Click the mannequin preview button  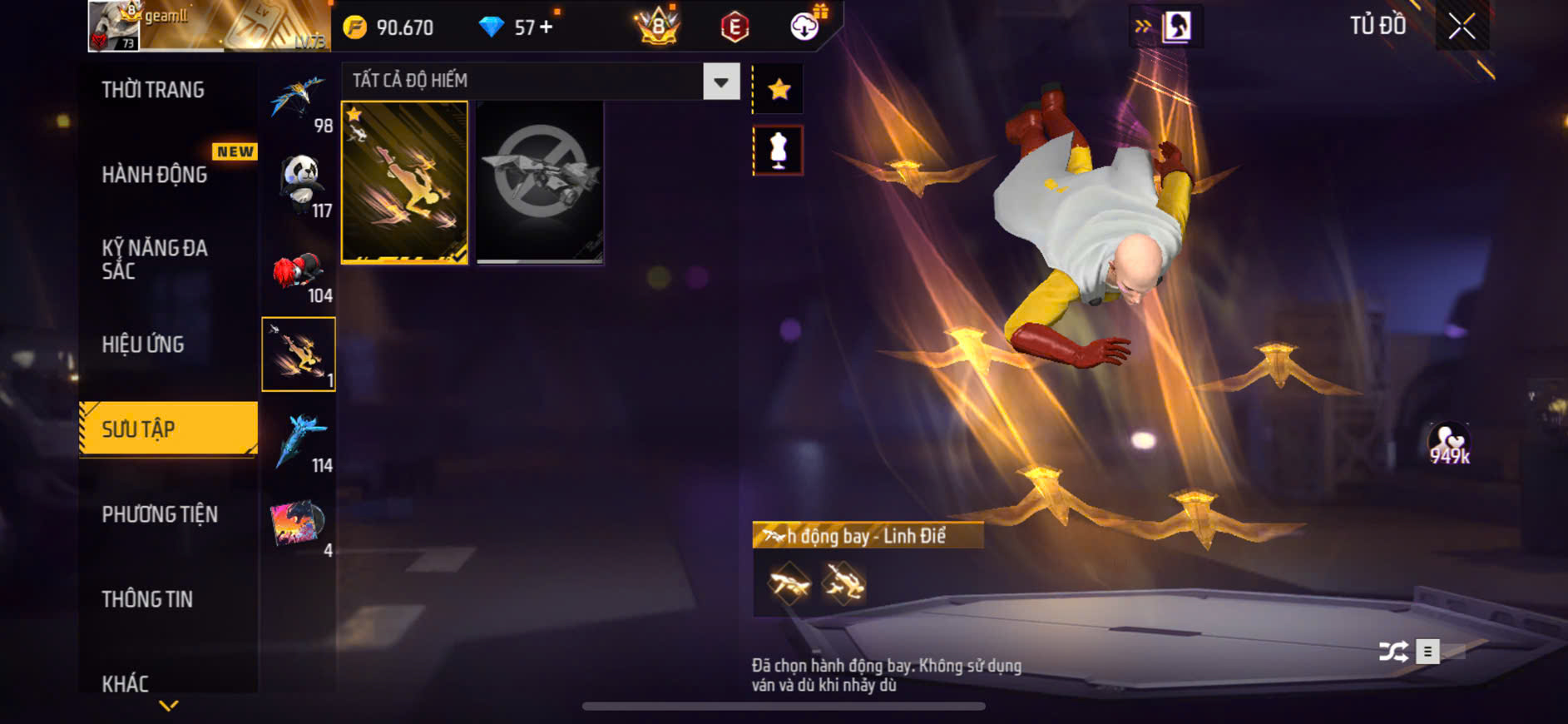pyautogui.click(x=778, y=151)
